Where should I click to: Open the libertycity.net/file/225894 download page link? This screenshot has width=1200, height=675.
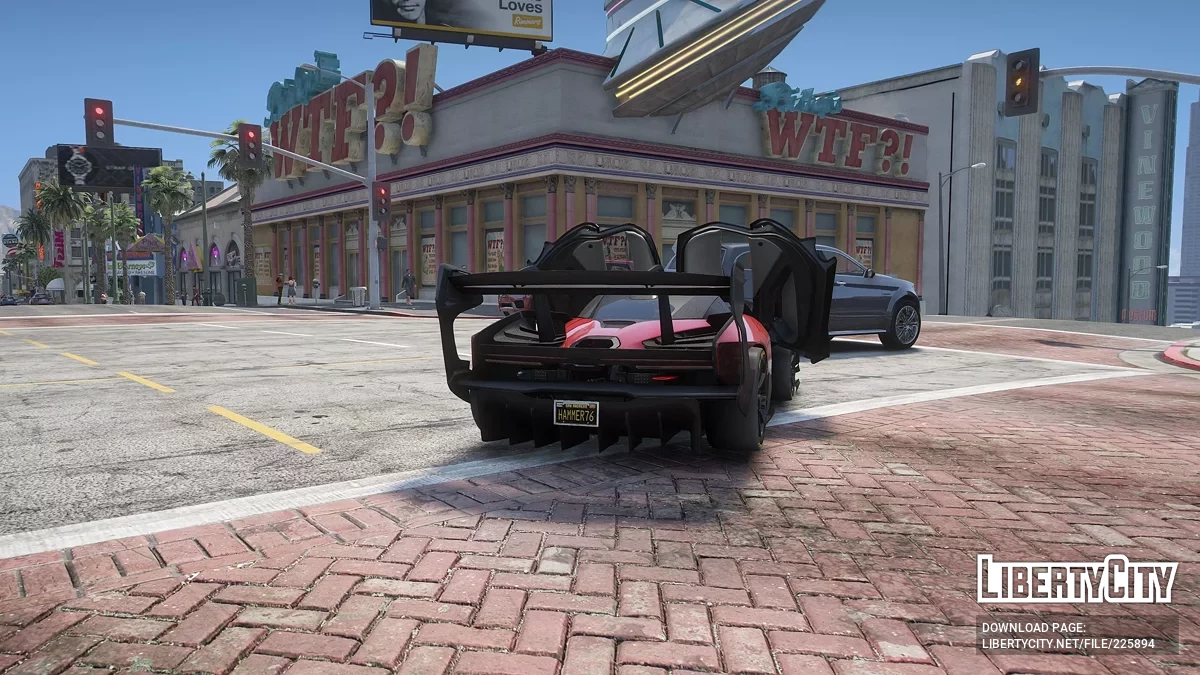click(1067, 644)
